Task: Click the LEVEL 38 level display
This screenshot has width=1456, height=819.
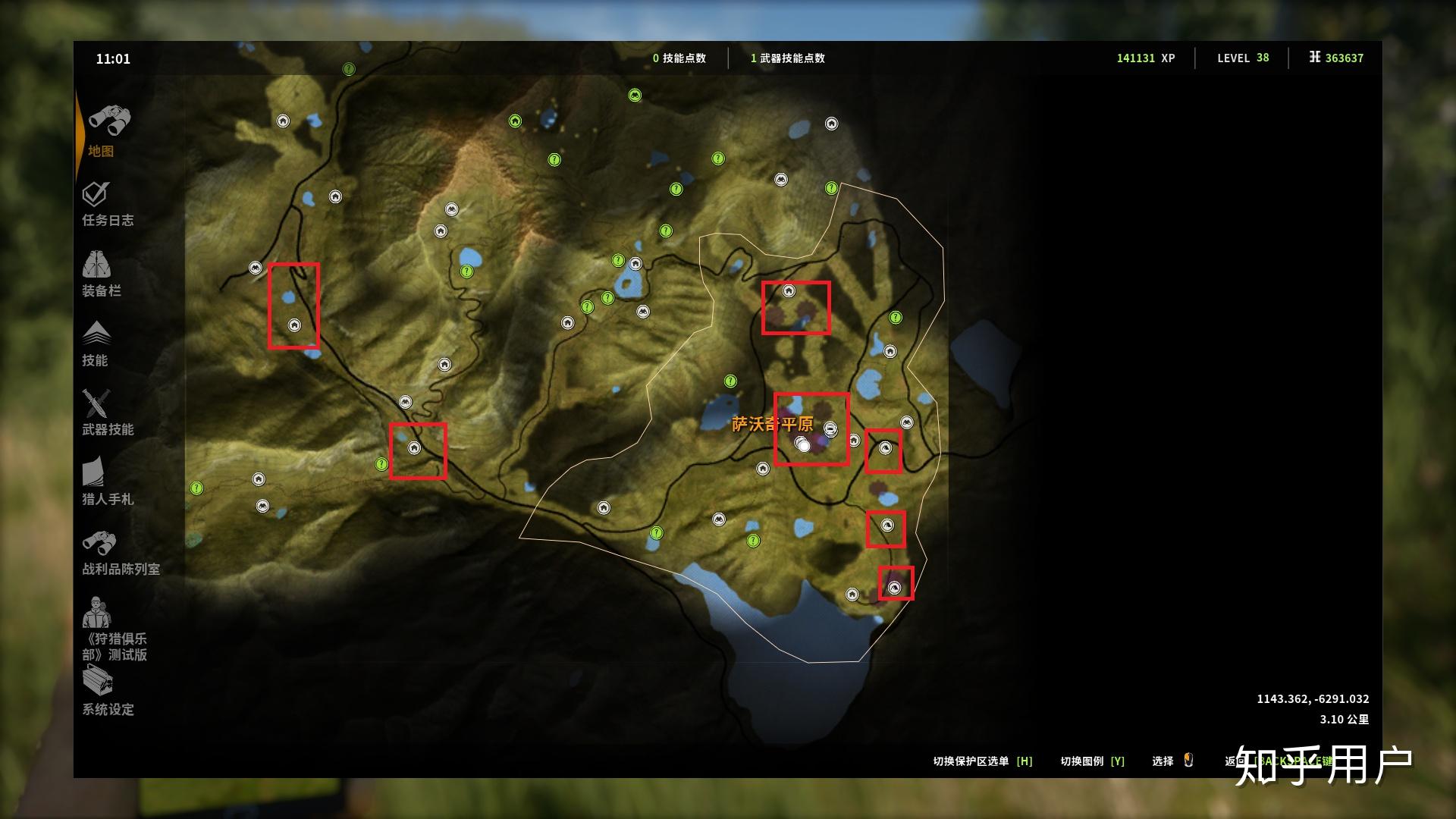Action: click(1242, 57)
